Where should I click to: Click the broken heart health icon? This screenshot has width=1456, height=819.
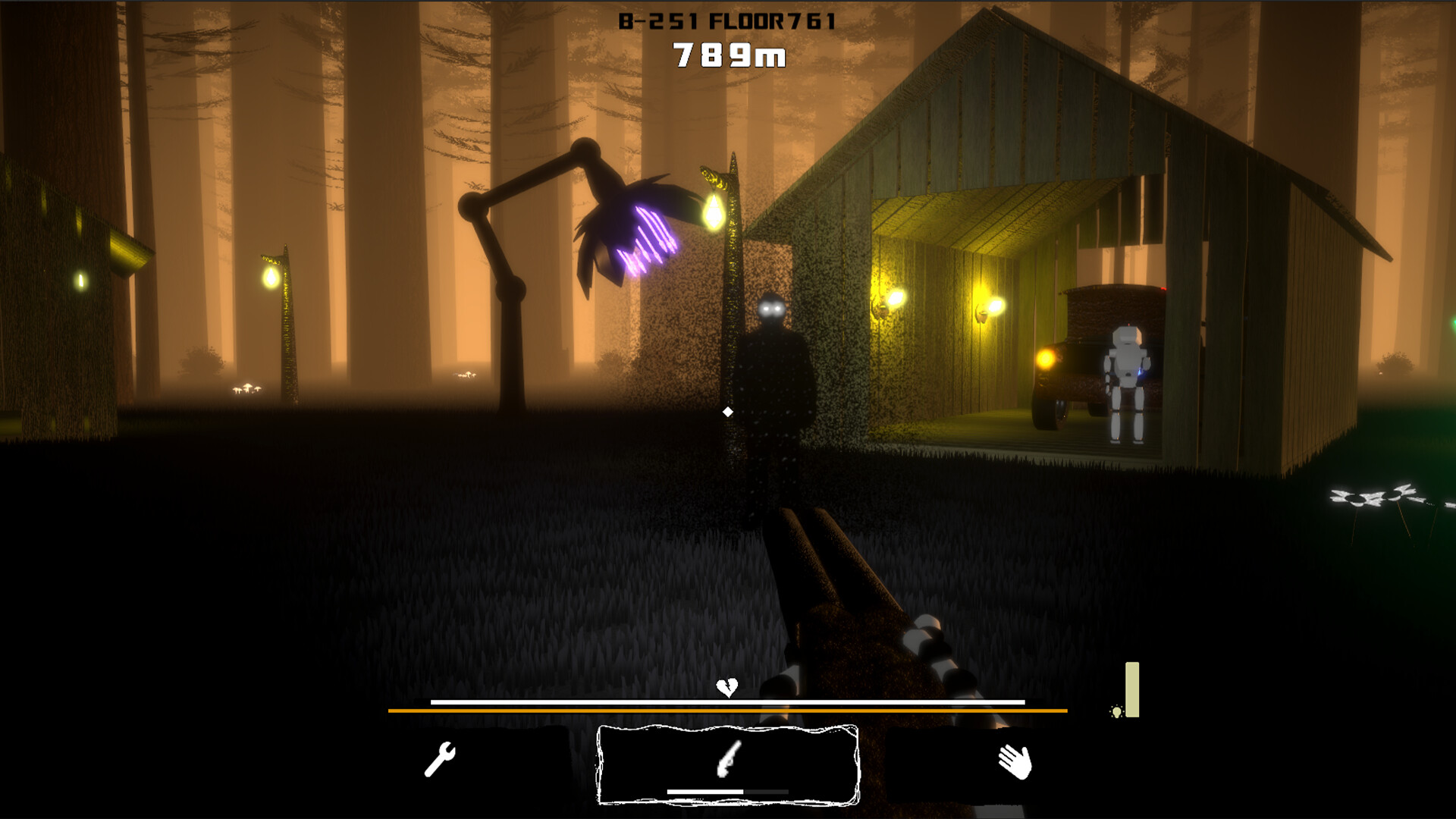pos(726,685)
